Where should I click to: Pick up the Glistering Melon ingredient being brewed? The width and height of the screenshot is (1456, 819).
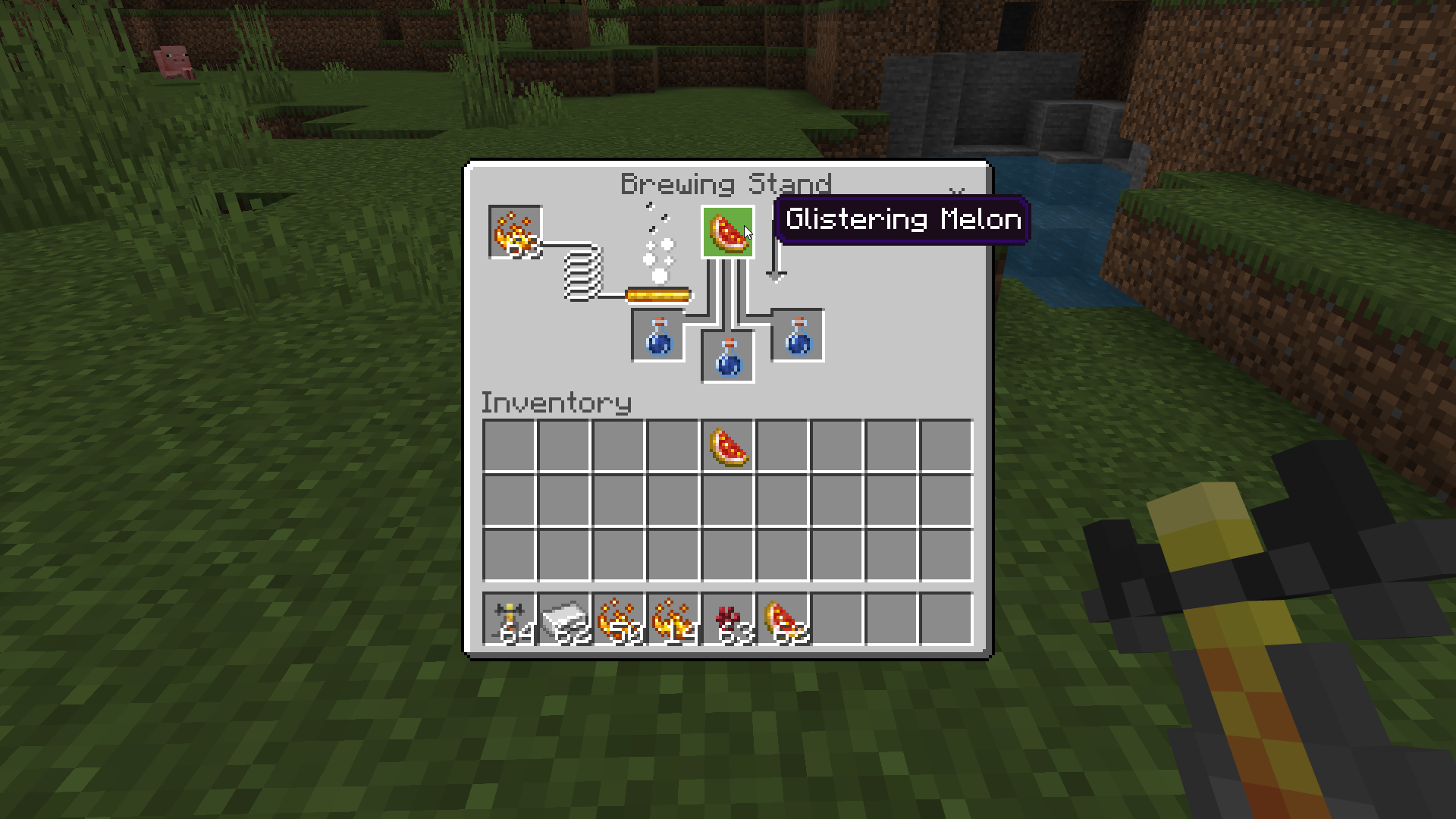(727, 232)
